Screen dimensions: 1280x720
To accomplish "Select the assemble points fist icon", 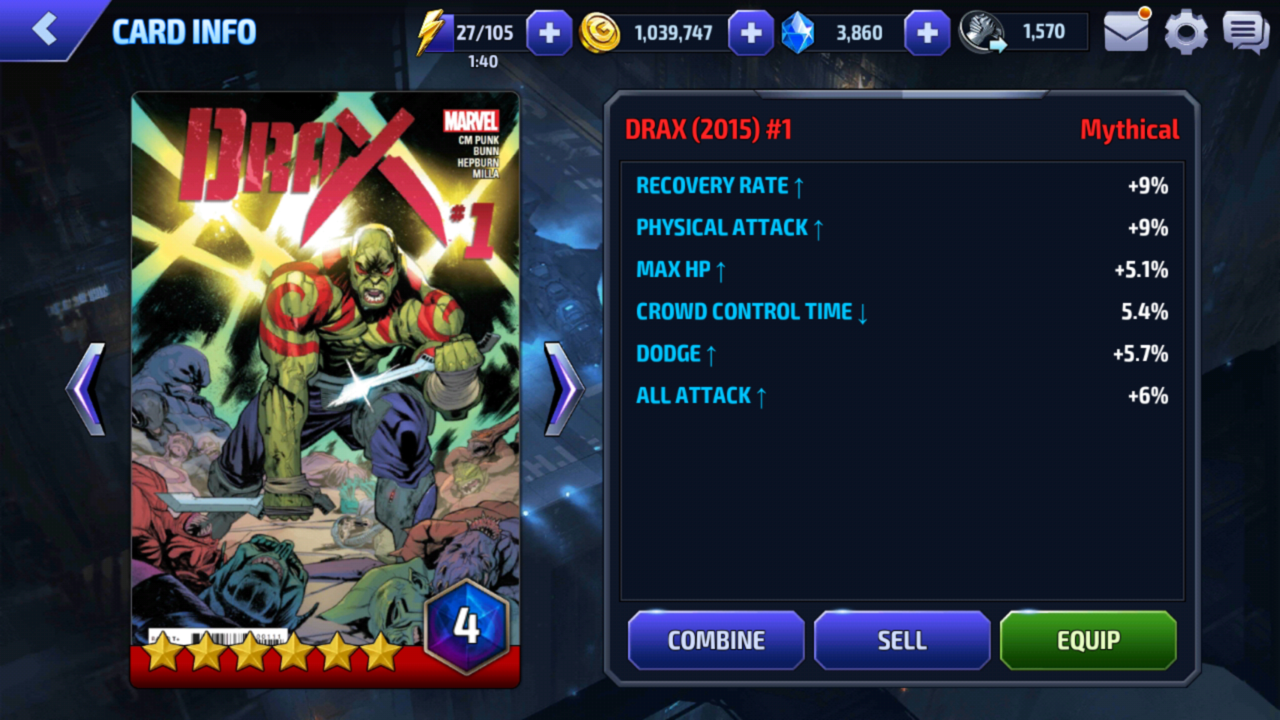I will pyautogui.click(x=982, y=33).
